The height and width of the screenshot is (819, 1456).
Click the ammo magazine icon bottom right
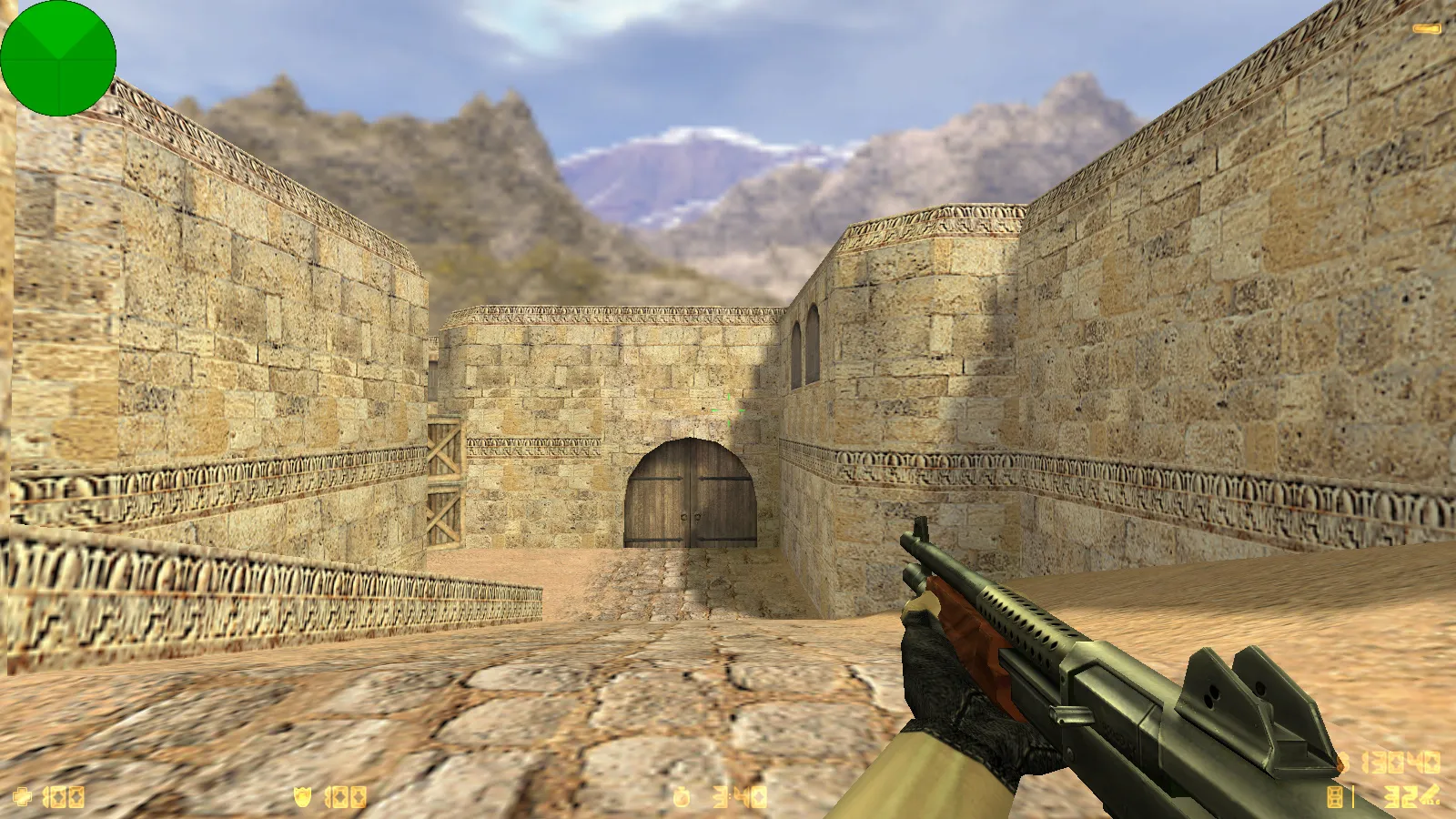(x=1334, y=796)
